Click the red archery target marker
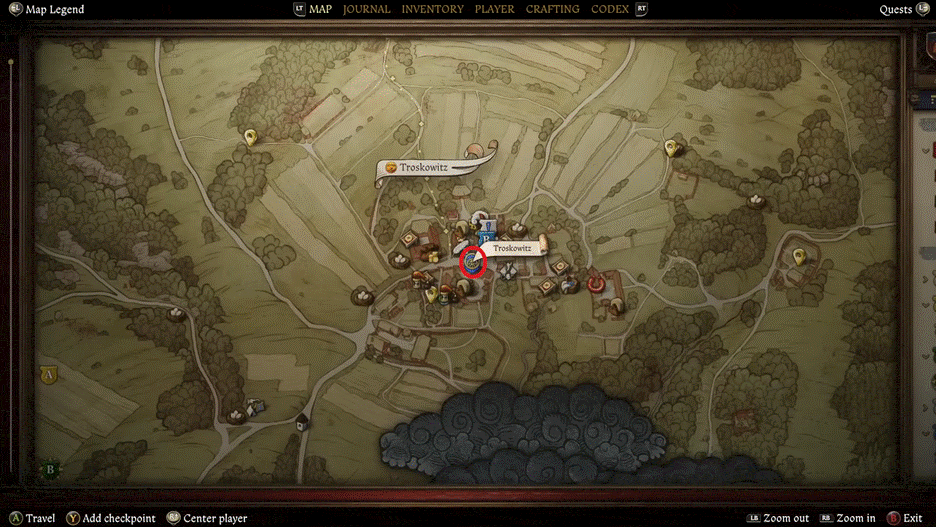Screen dimensions: 936x527 [x=597, y=283]
